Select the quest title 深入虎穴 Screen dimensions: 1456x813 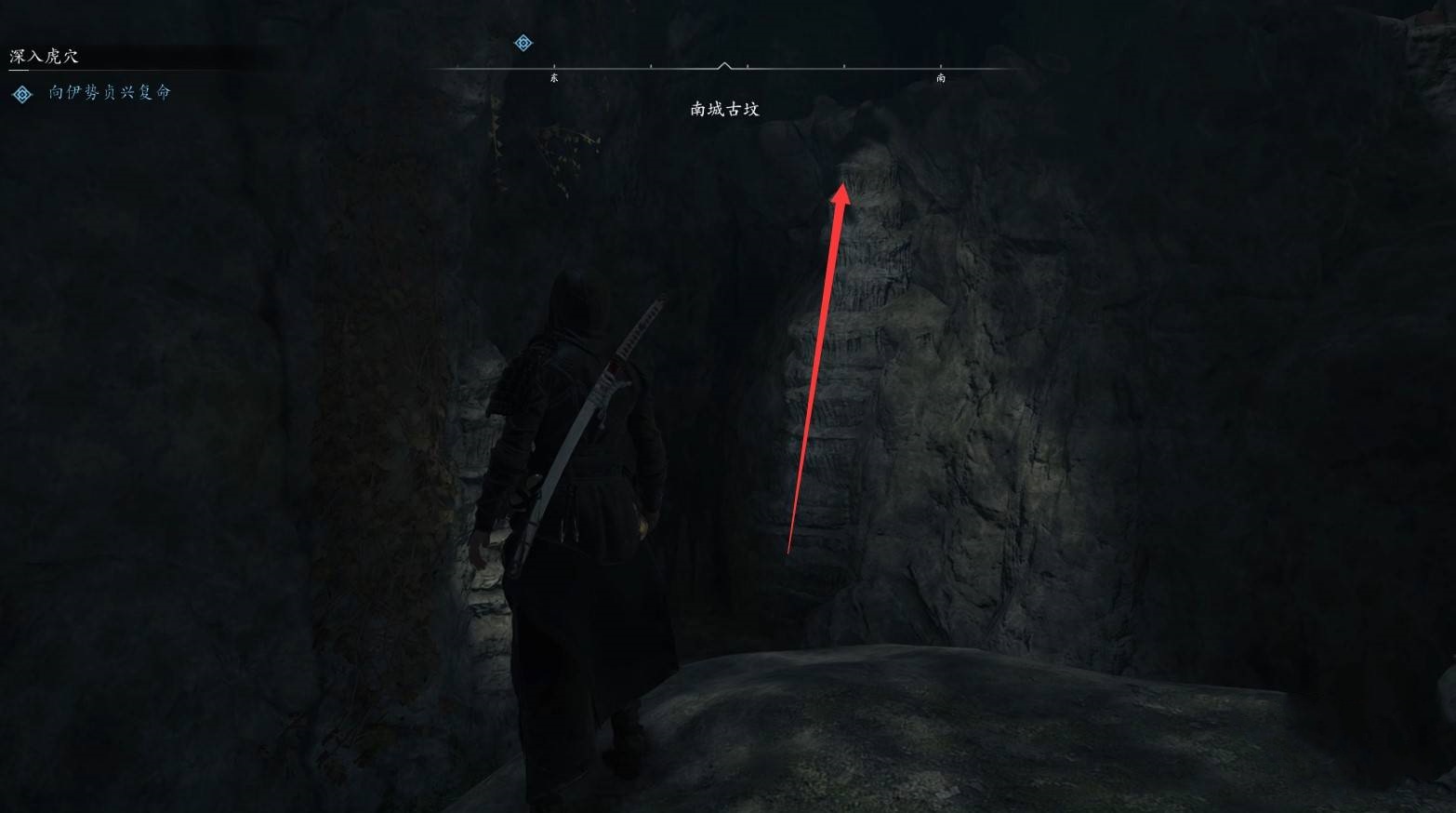click(x=45, y=57)
